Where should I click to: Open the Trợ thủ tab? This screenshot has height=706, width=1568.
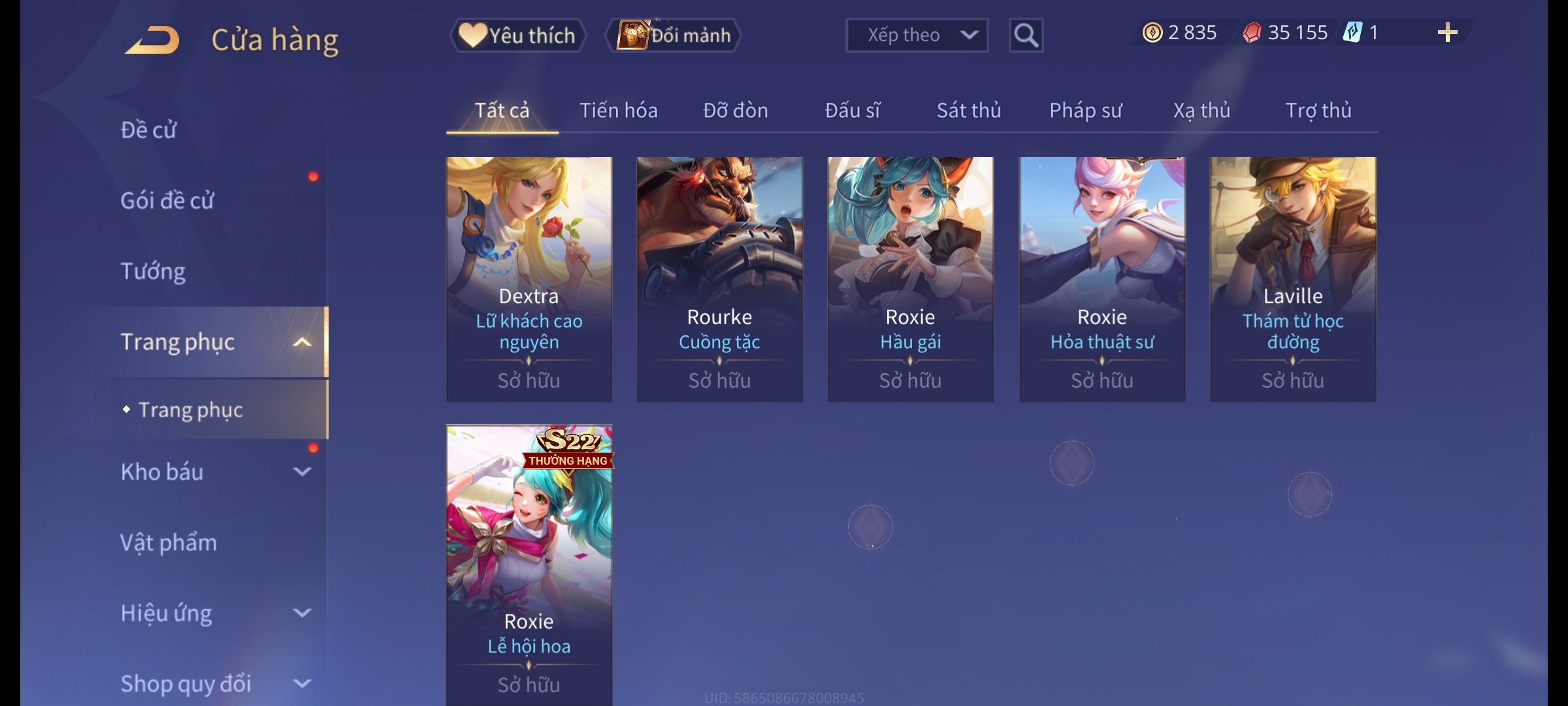pyautogui.click(x=1318, y=110)
